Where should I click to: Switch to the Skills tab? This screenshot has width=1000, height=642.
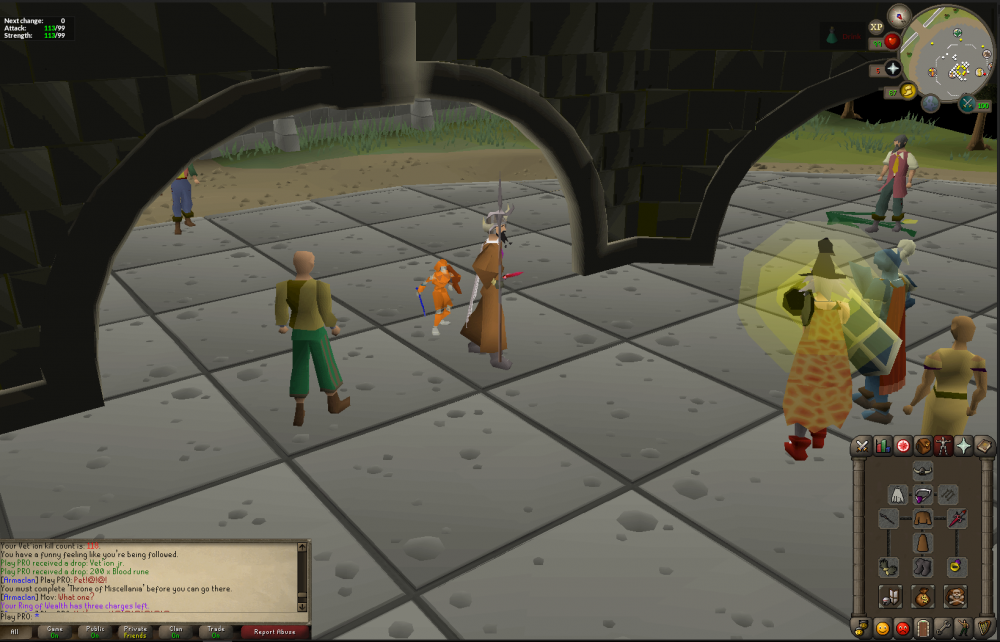click(x=882, y=446)
